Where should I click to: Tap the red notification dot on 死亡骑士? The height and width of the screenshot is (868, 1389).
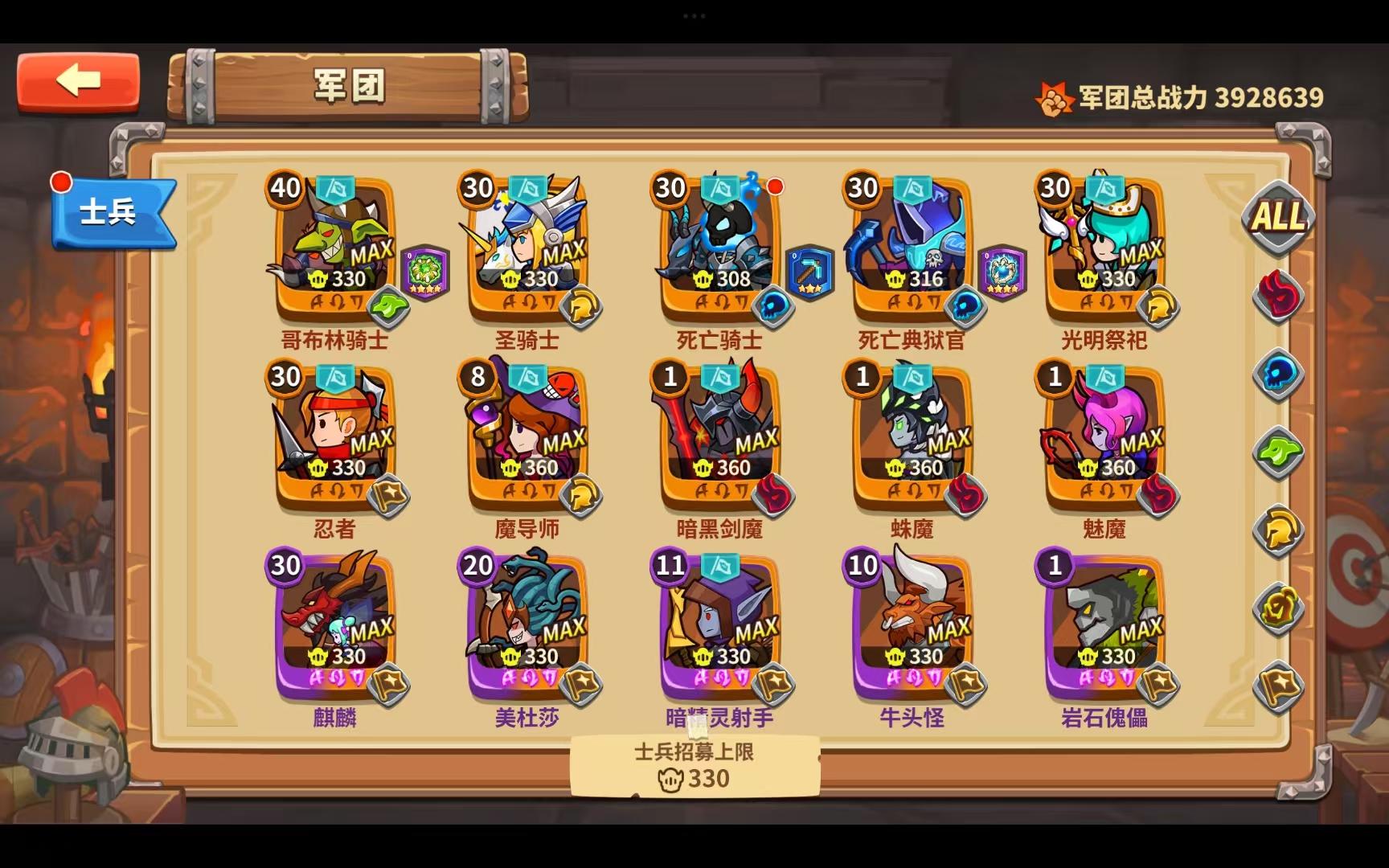(774, 185)
